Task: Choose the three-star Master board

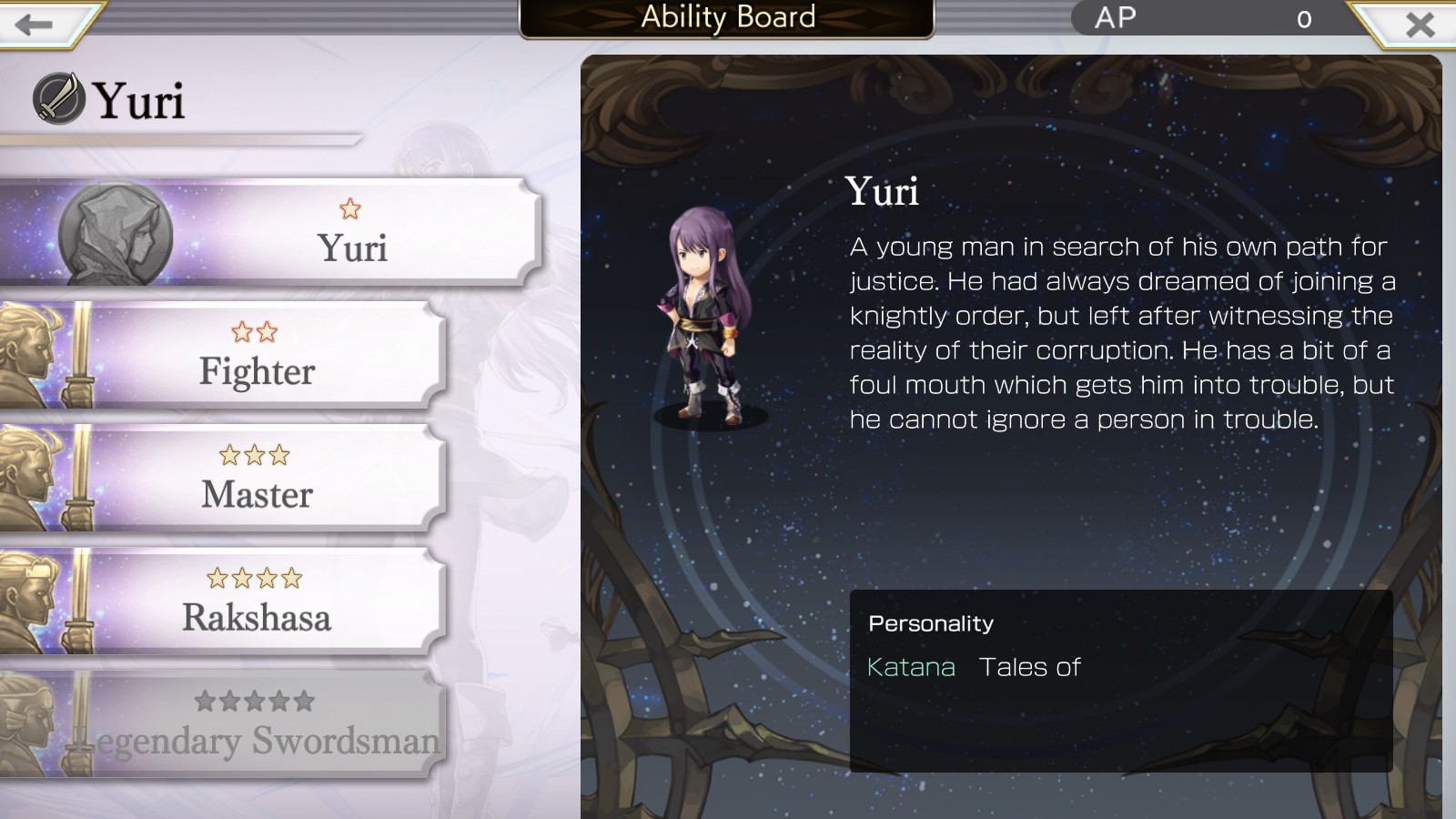Action: 258,479
